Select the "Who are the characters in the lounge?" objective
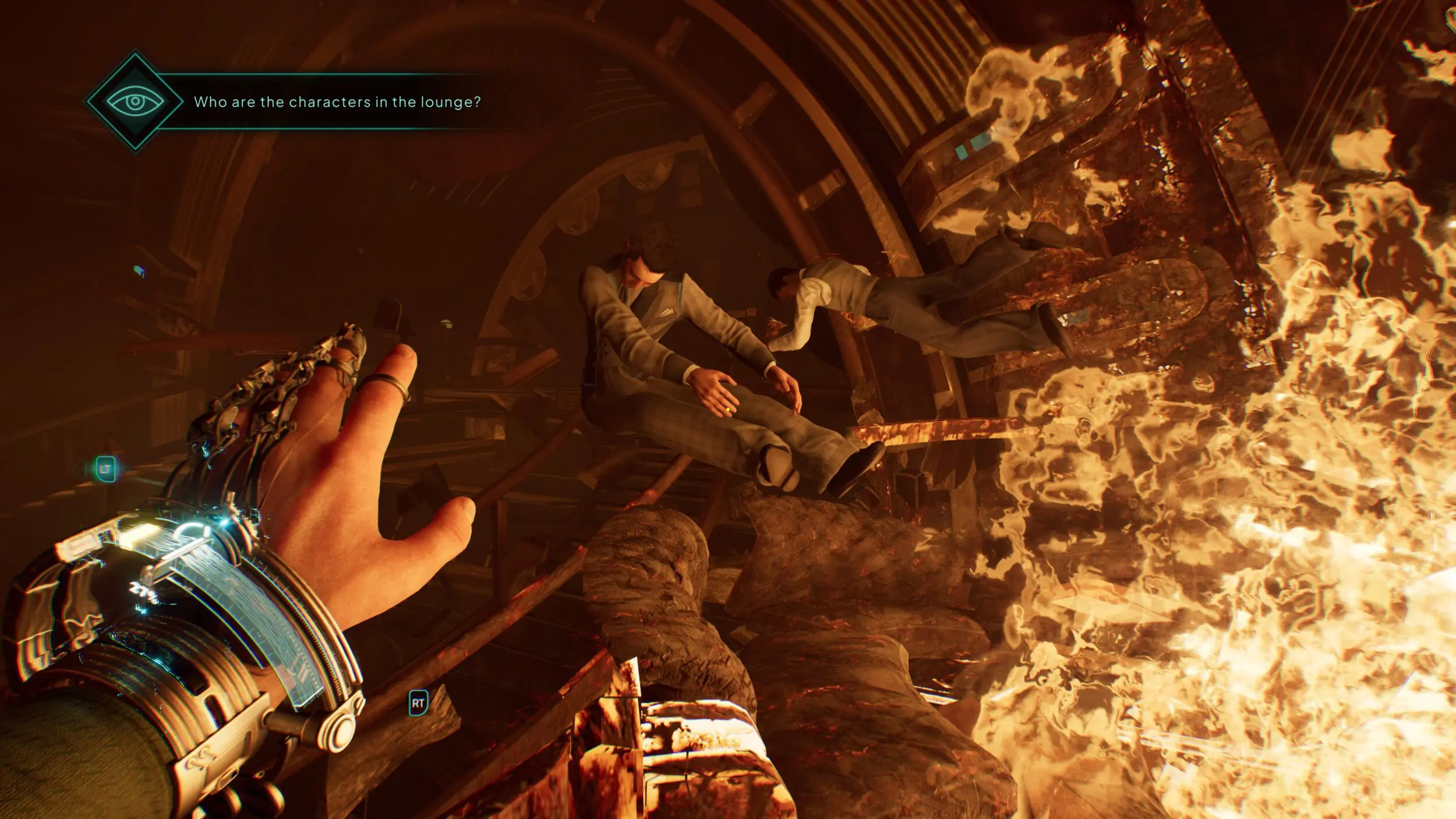 337,103
